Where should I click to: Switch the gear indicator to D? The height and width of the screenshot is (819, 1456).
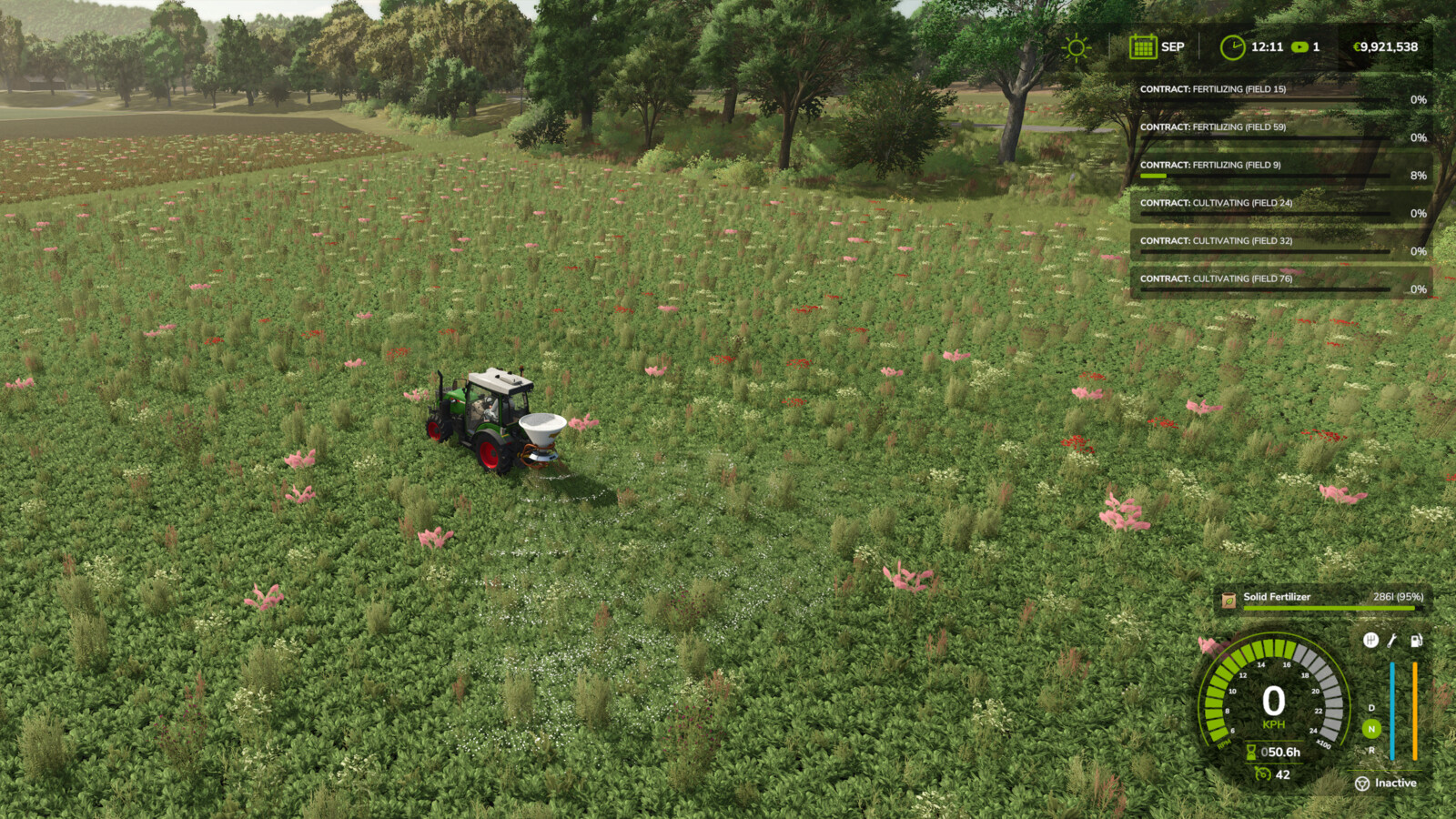[1371, 707]
